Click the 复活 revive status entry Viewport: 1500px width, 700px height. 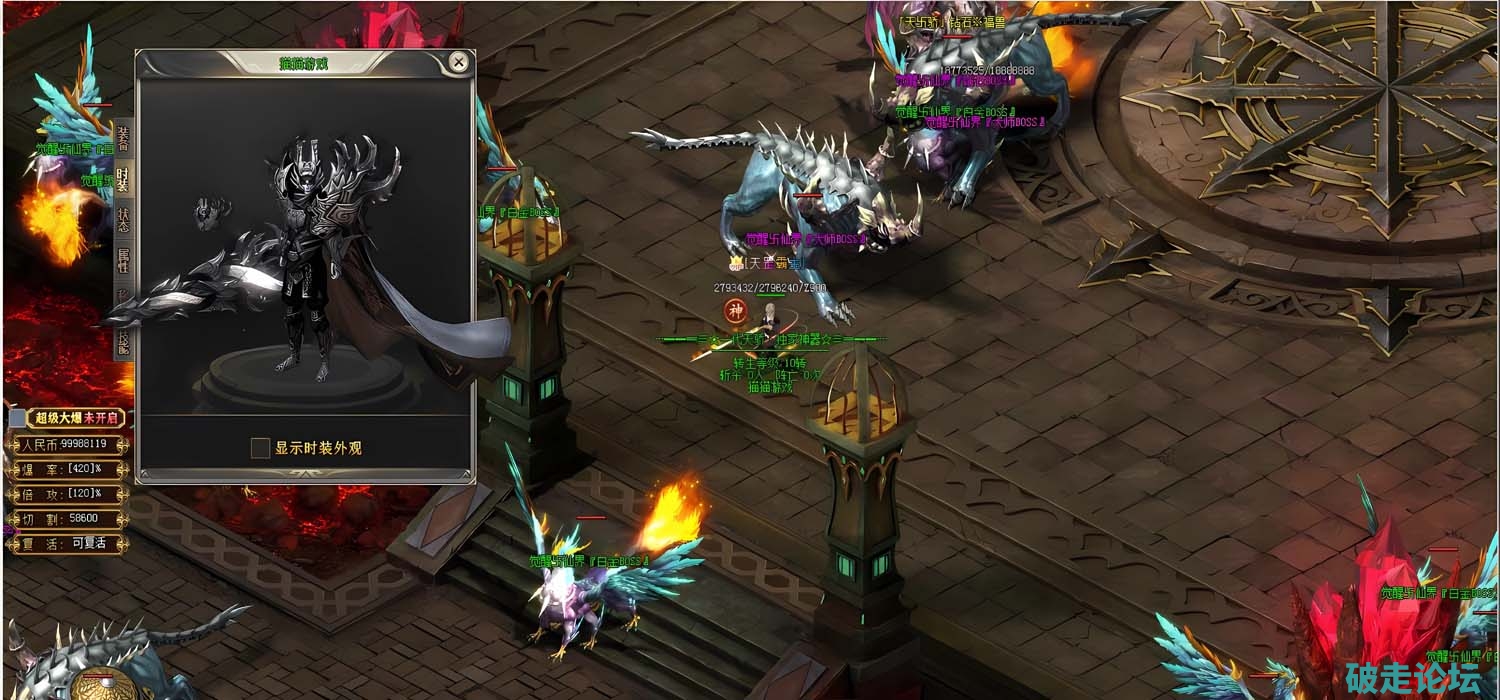[68, 544]
